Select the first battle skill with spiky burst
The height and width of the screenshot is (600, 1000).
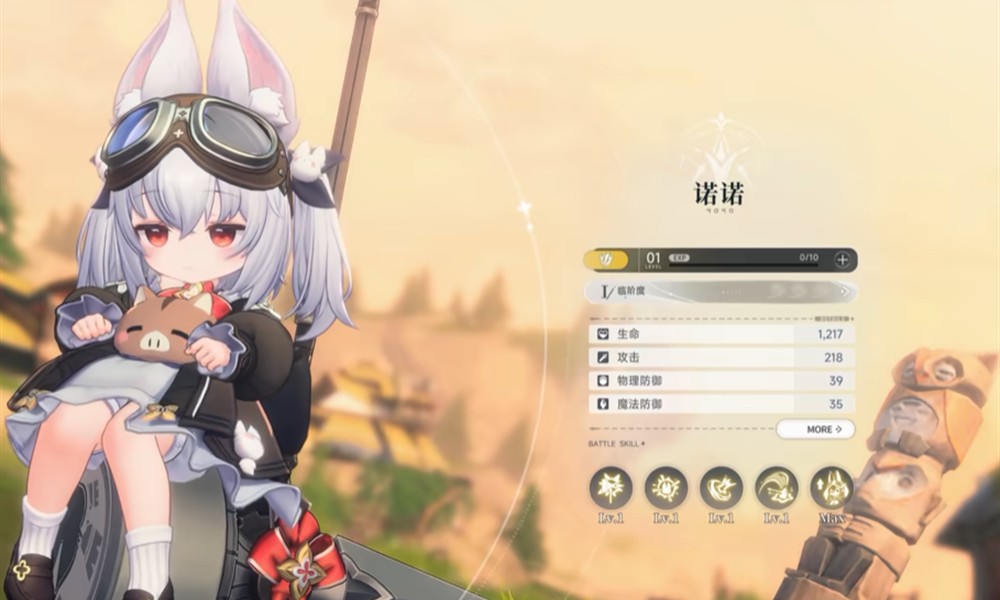(610, 487)
